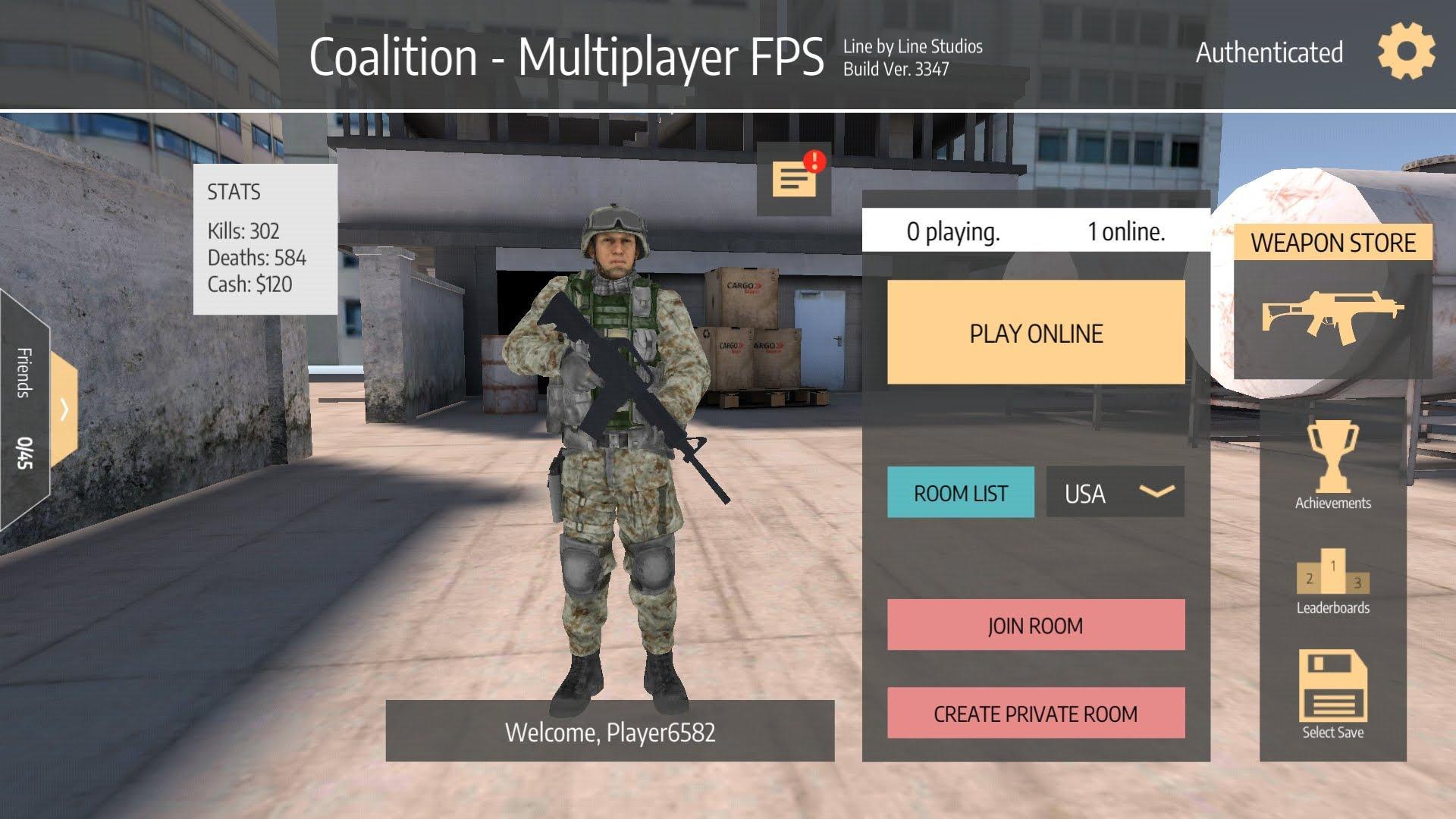Open the settings gear menu
Viewport: 1456px width, 819px height.
(x=1406, y=52)
